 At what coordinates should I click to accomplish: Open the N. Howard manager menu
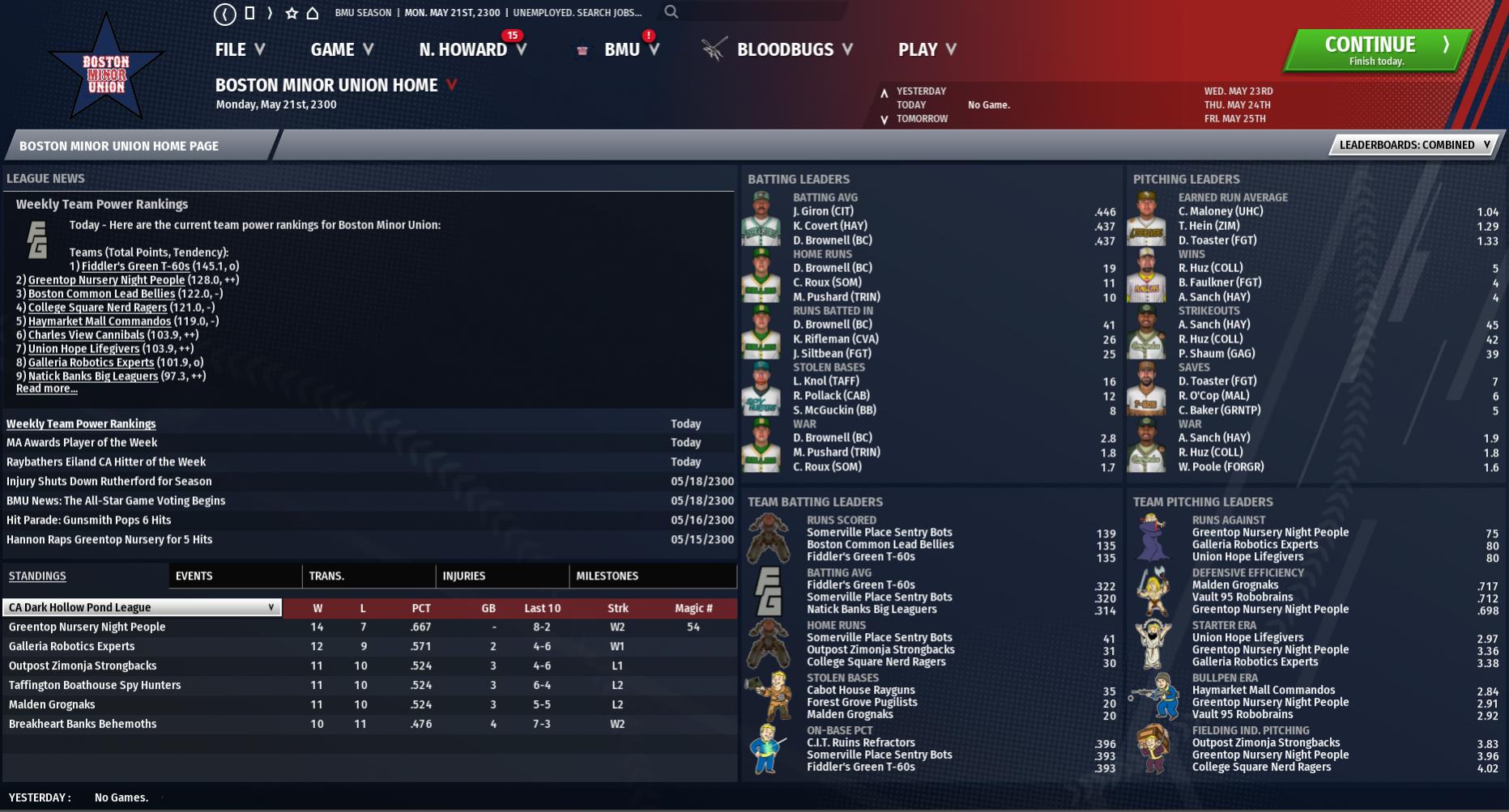point(472,50)
